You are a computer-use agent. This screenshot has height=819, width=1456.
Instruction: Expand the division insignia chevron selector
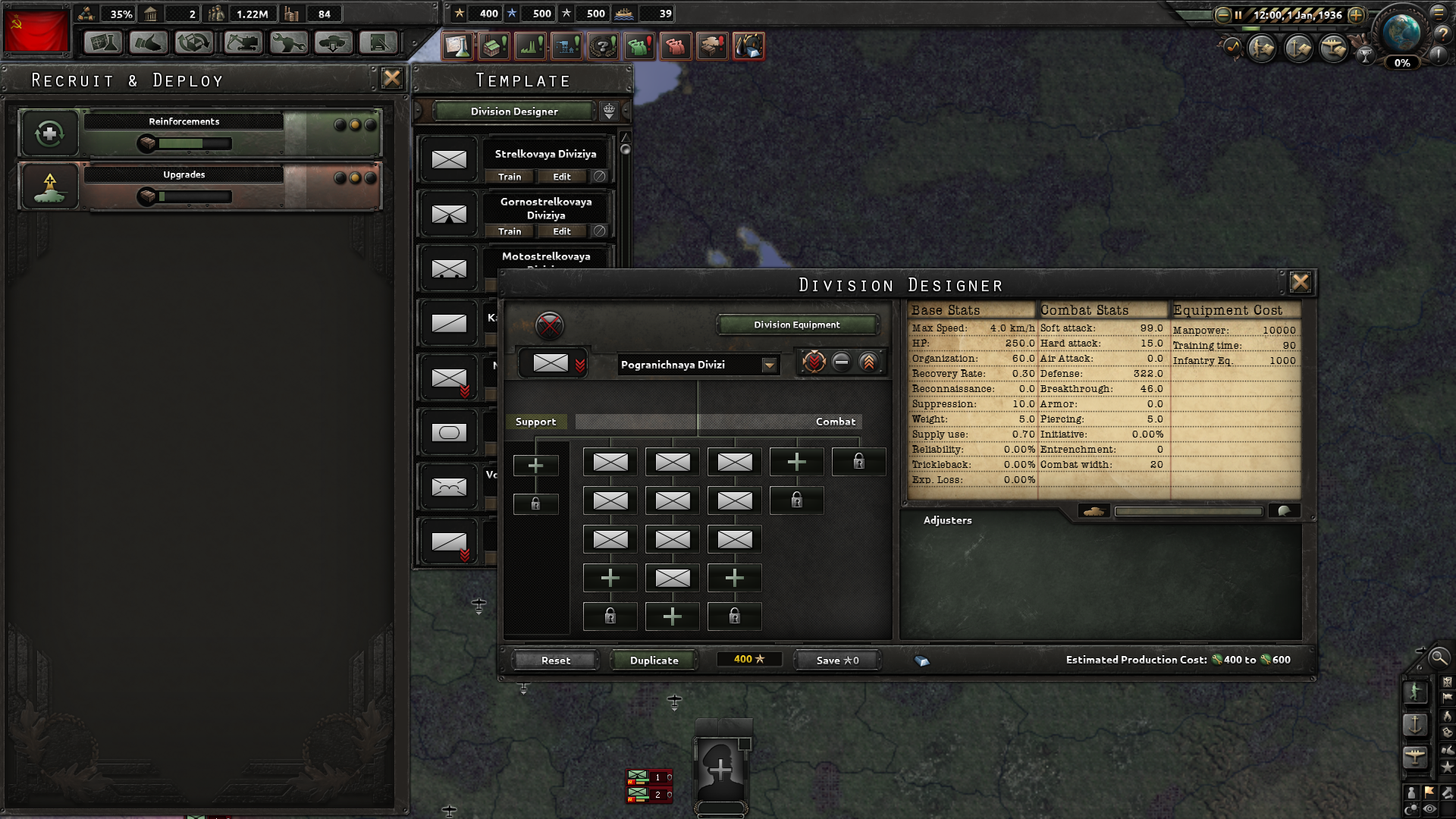[x=581, y=363]
